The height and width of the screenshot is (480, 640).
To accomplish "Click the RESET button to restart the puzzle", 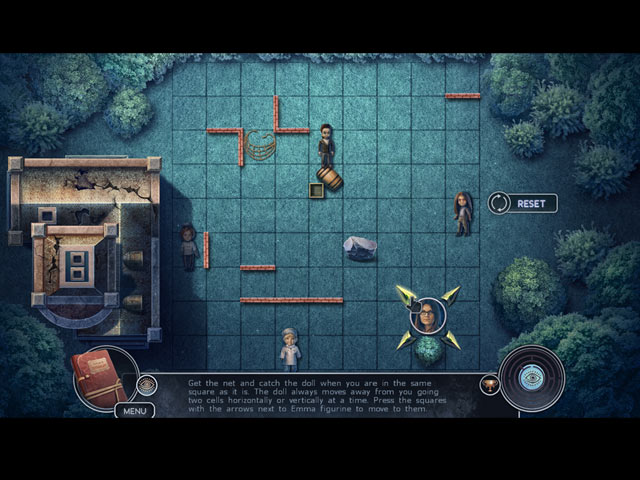I will point(521,203).
